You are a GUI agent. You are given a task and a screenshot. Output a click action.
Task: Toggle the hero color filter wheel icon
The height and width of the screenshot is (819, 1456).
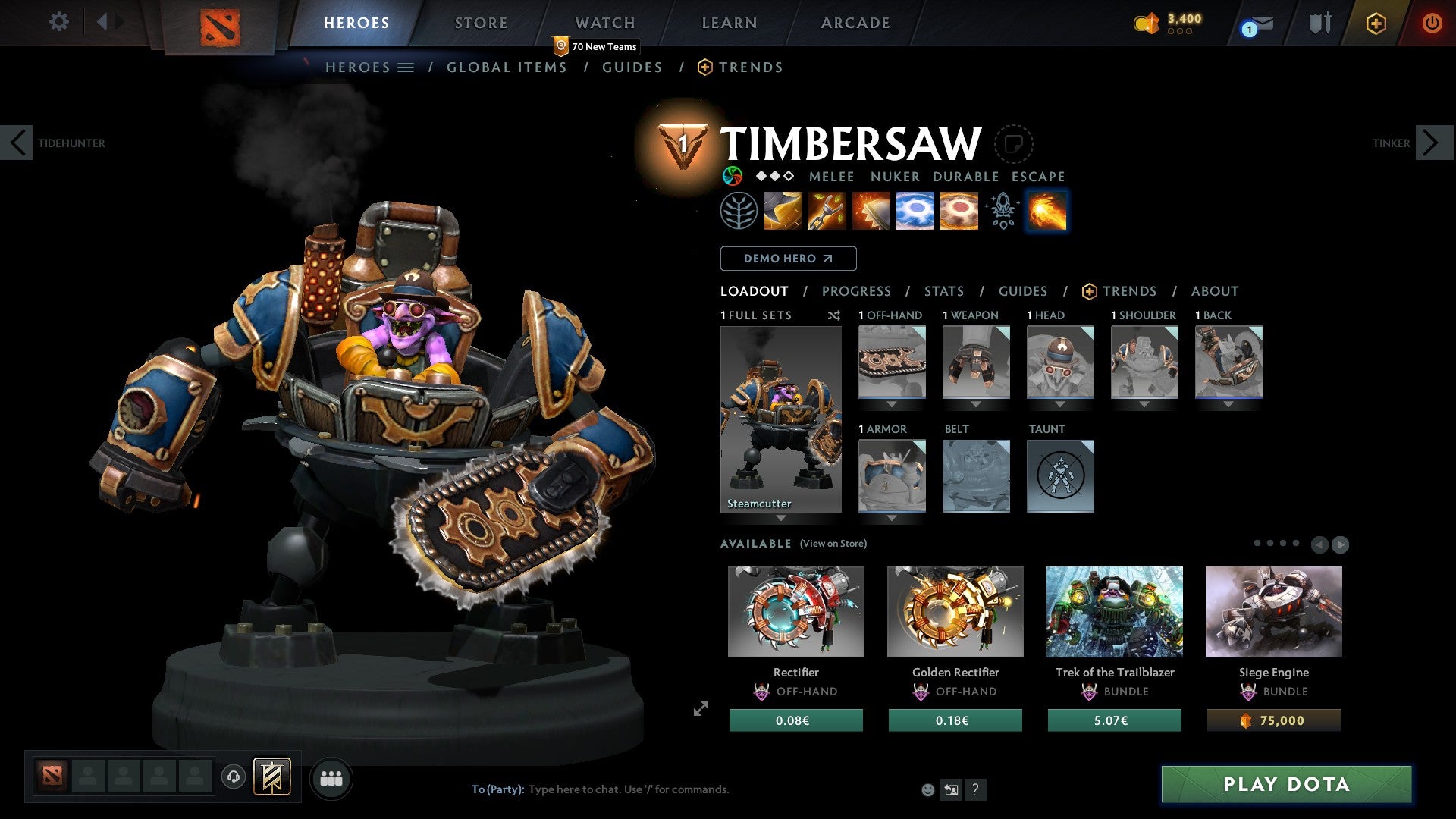(733, 177)
